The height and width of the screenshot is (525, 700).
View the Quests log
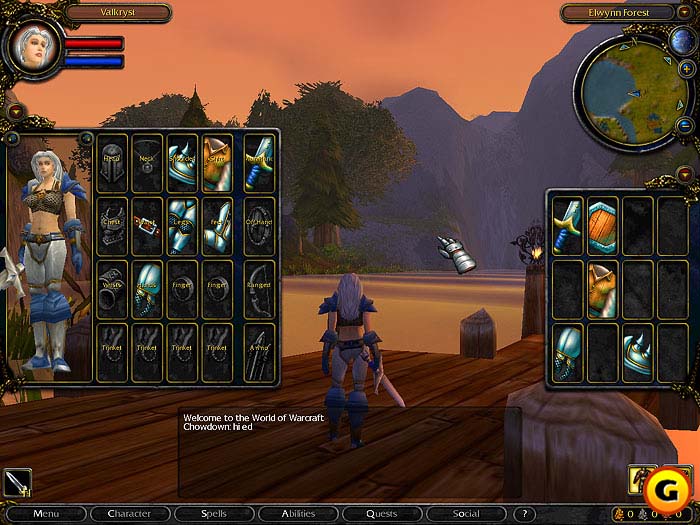381,514
